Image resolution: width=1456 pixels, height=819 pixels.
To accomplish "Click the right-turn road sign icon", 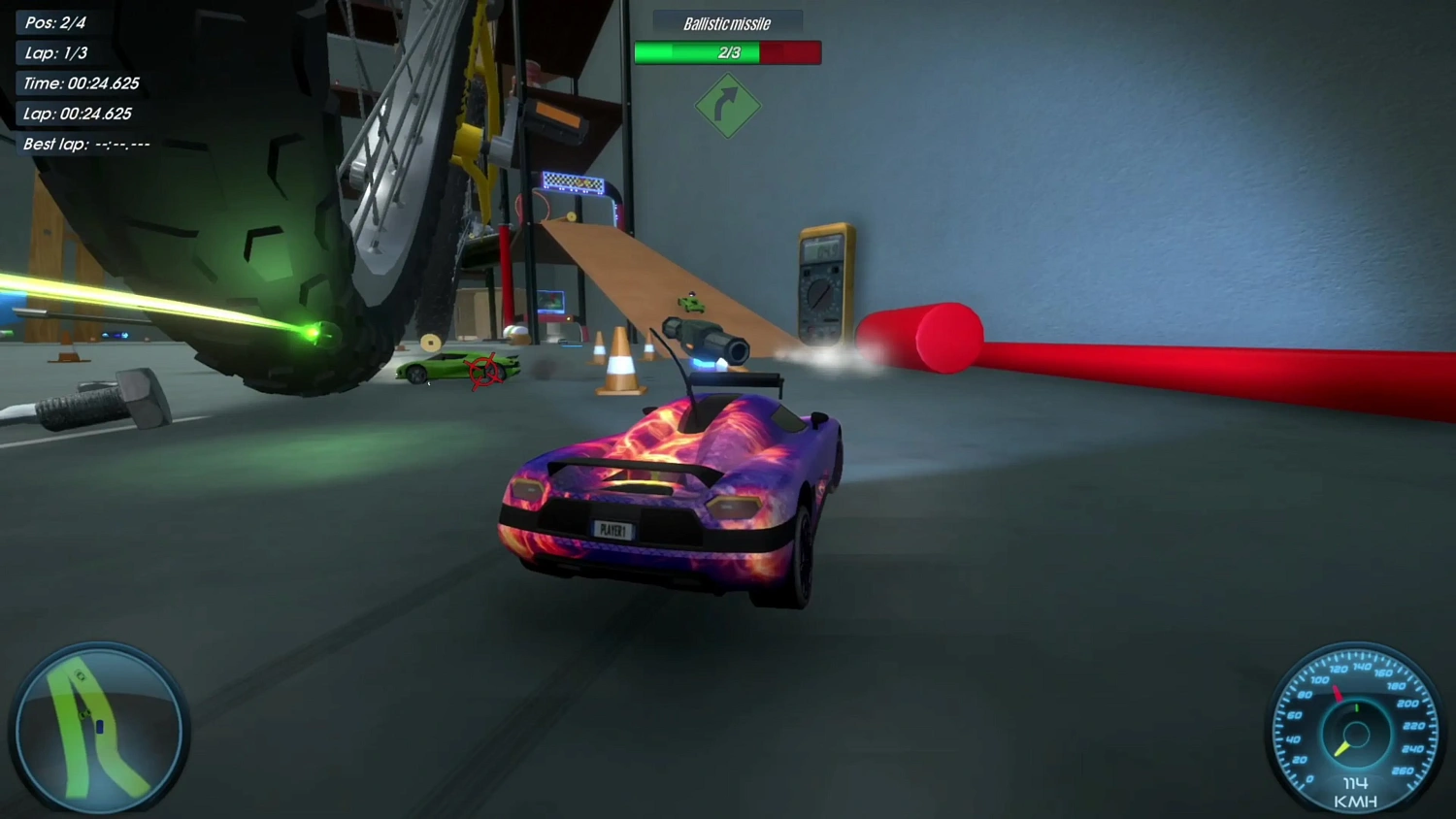I will click(727, 105).
